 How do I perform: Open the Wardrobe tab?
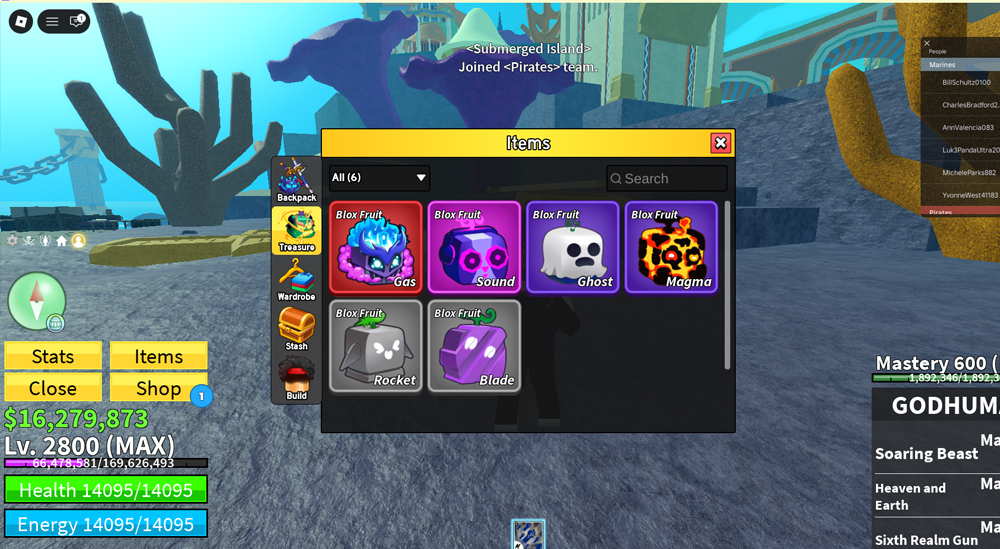tap(296, 280)
